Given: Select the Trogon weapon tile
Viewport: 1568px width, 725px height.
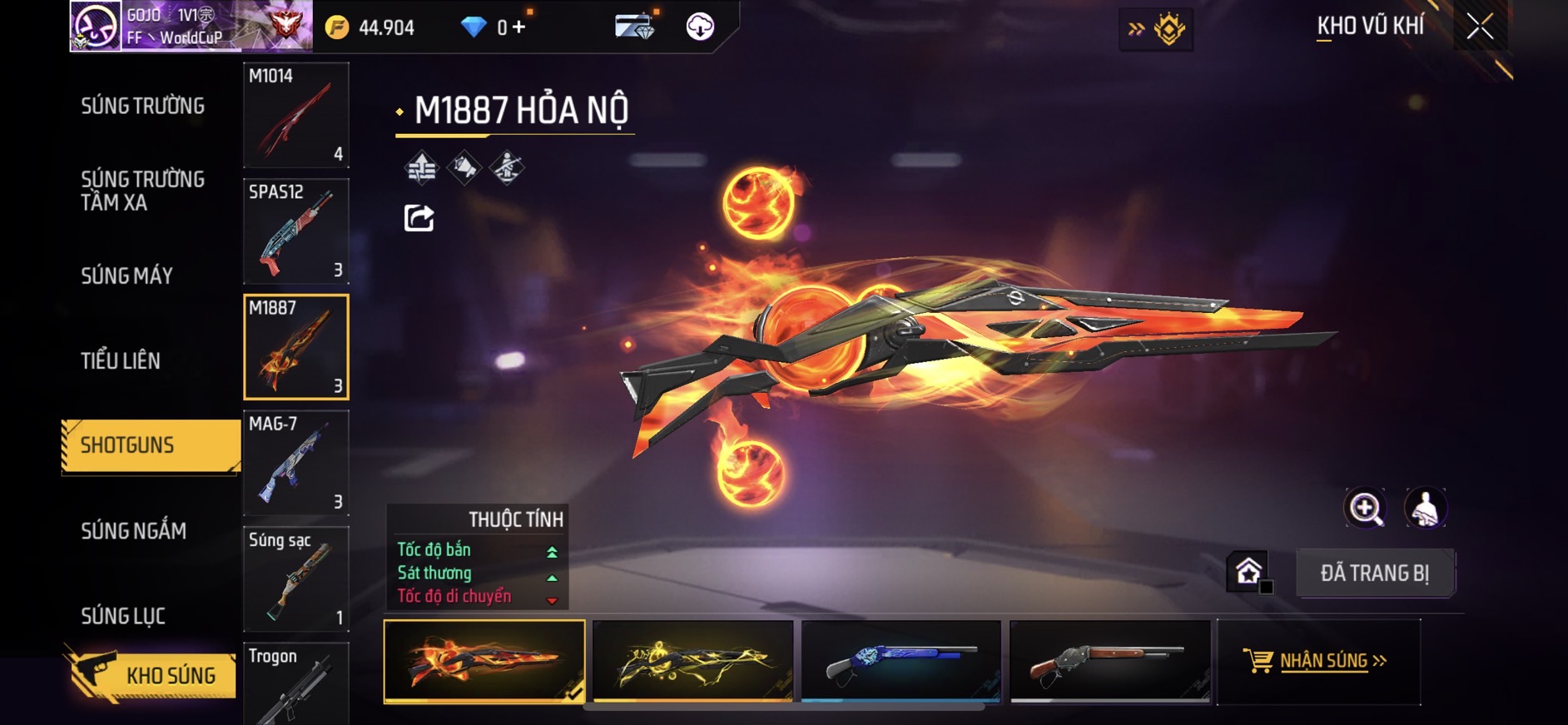Looking at the screenshot, I should (295, 684).
